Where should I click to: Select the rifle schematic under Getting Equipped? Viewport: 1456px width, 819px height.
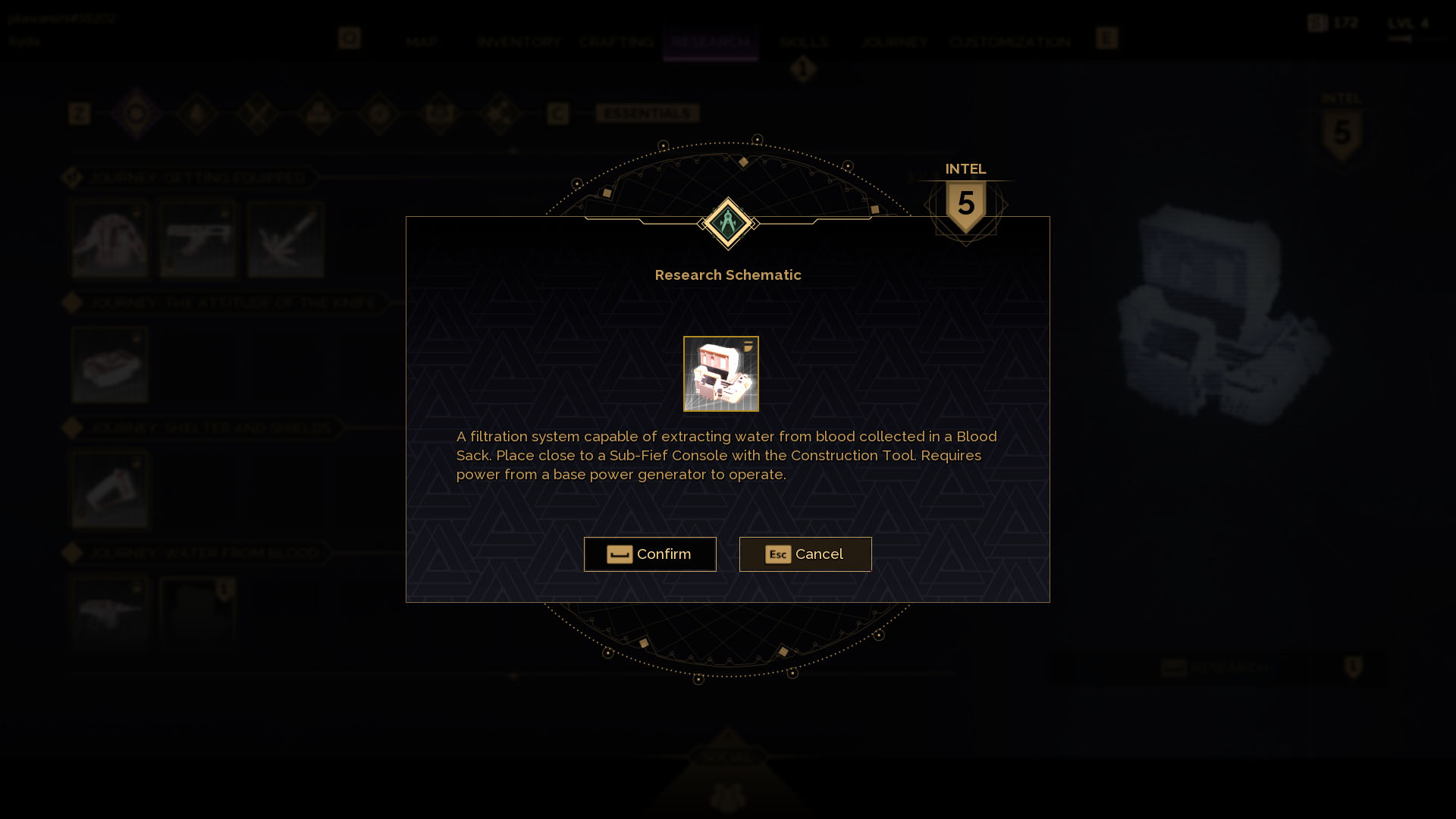196,239
